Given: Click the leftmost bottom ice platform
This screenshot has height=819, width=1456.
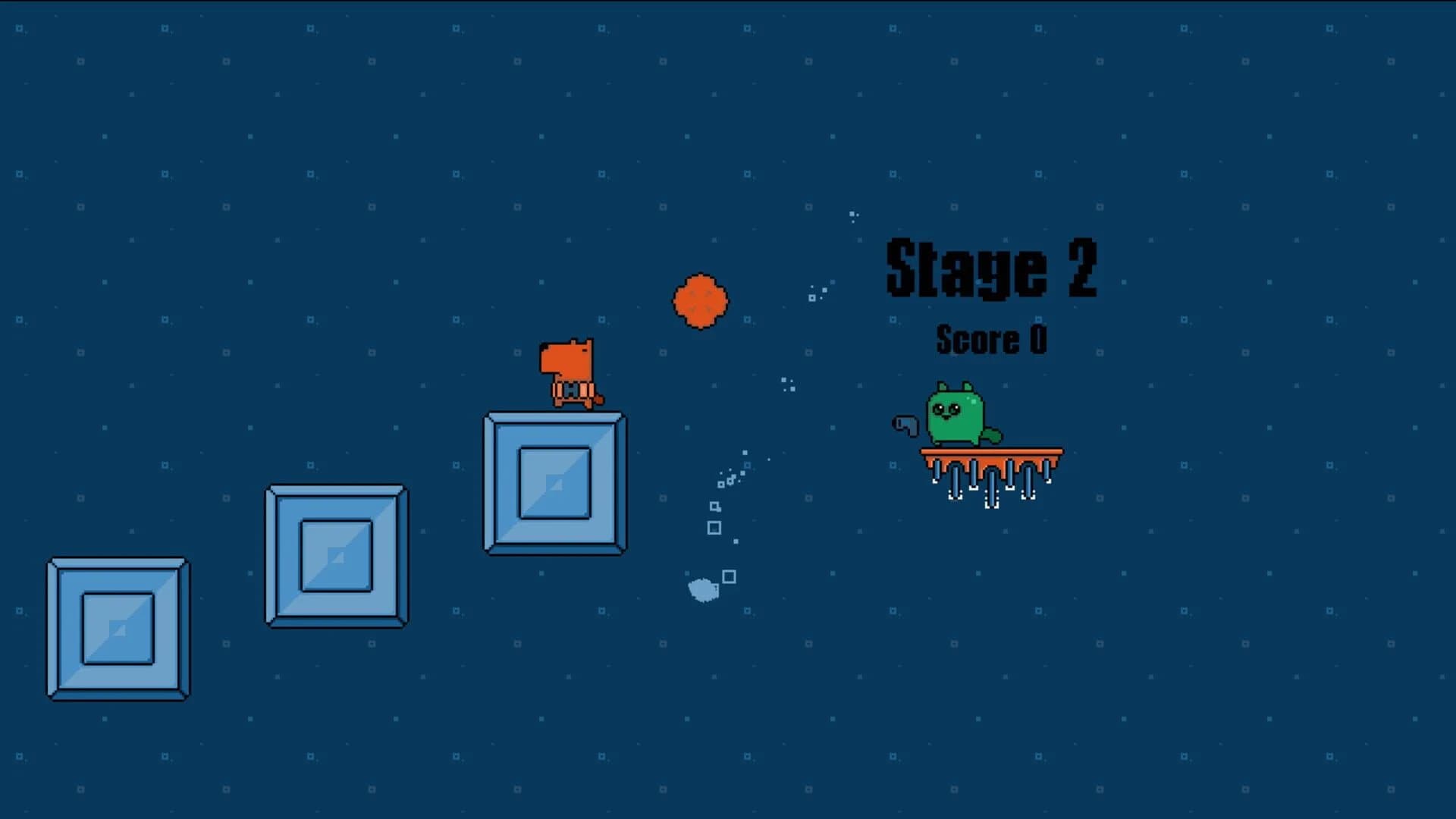Looking at the screenshot, I should pyautogui.click(x=118, y=628).
